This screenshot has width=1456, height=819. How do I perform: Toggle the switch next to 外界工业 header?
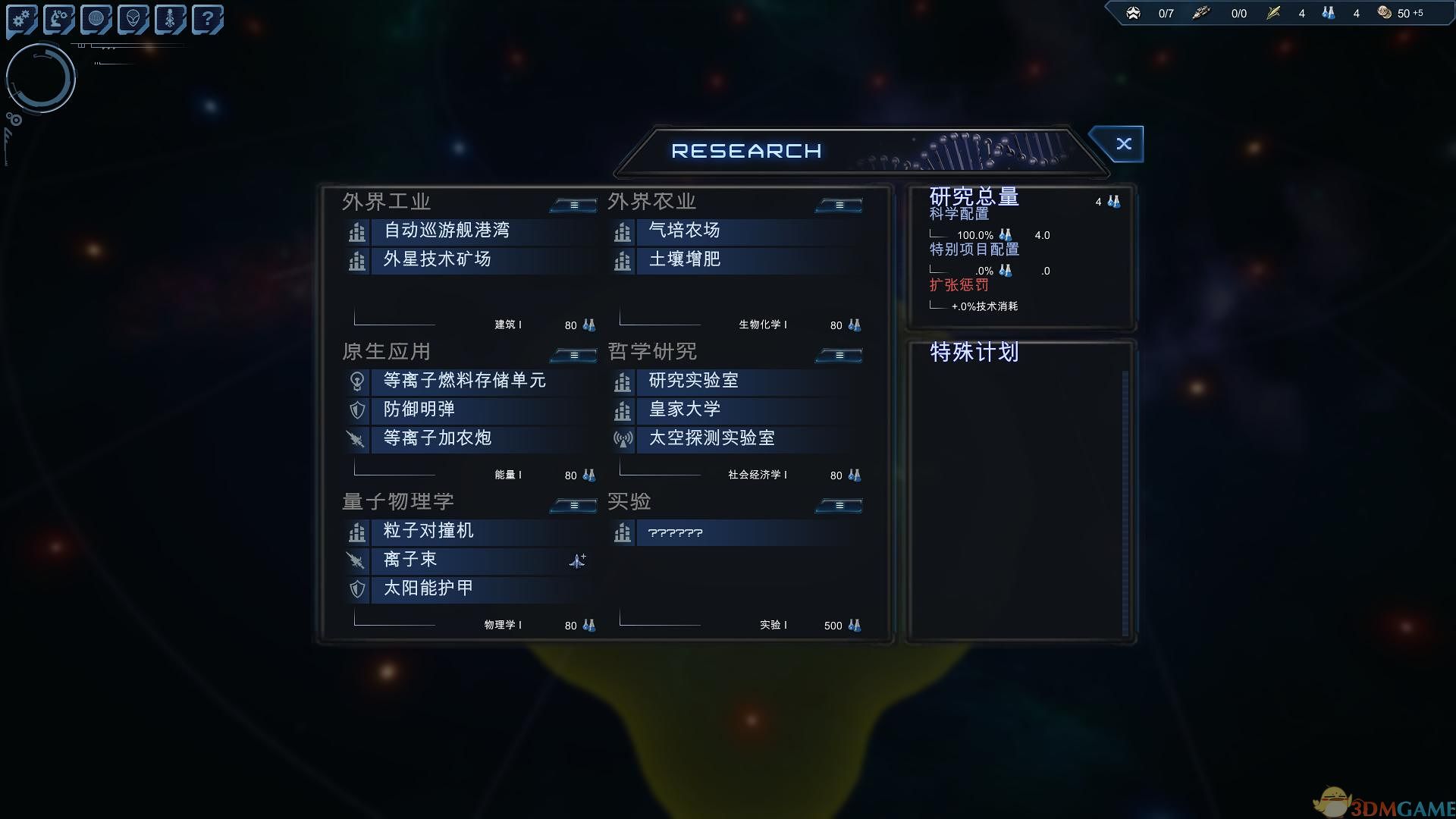click(x=573, y=204)
